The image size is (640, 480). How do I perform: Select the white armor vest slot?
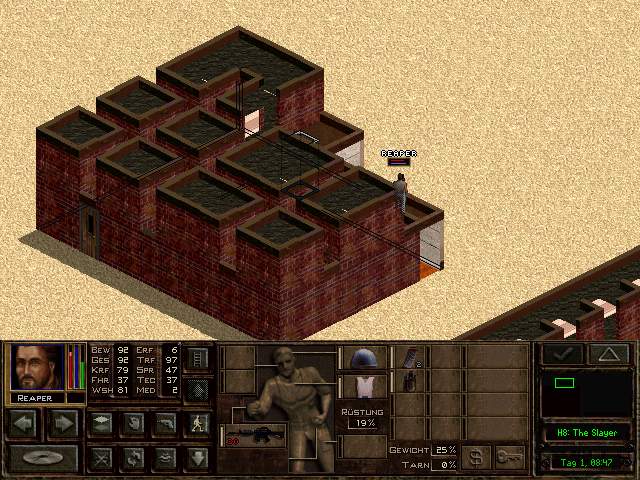(357, 385)
